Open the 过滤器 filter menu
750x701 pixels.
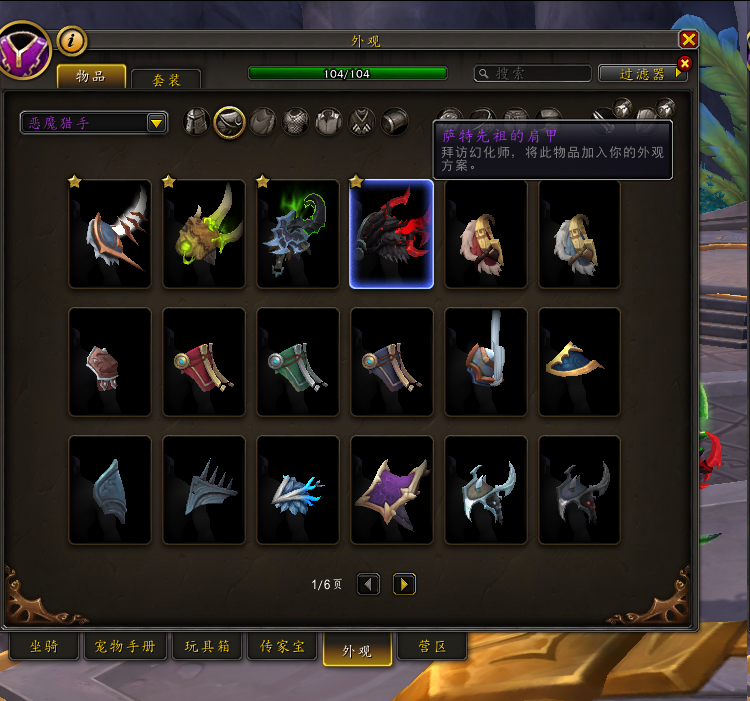643,73
